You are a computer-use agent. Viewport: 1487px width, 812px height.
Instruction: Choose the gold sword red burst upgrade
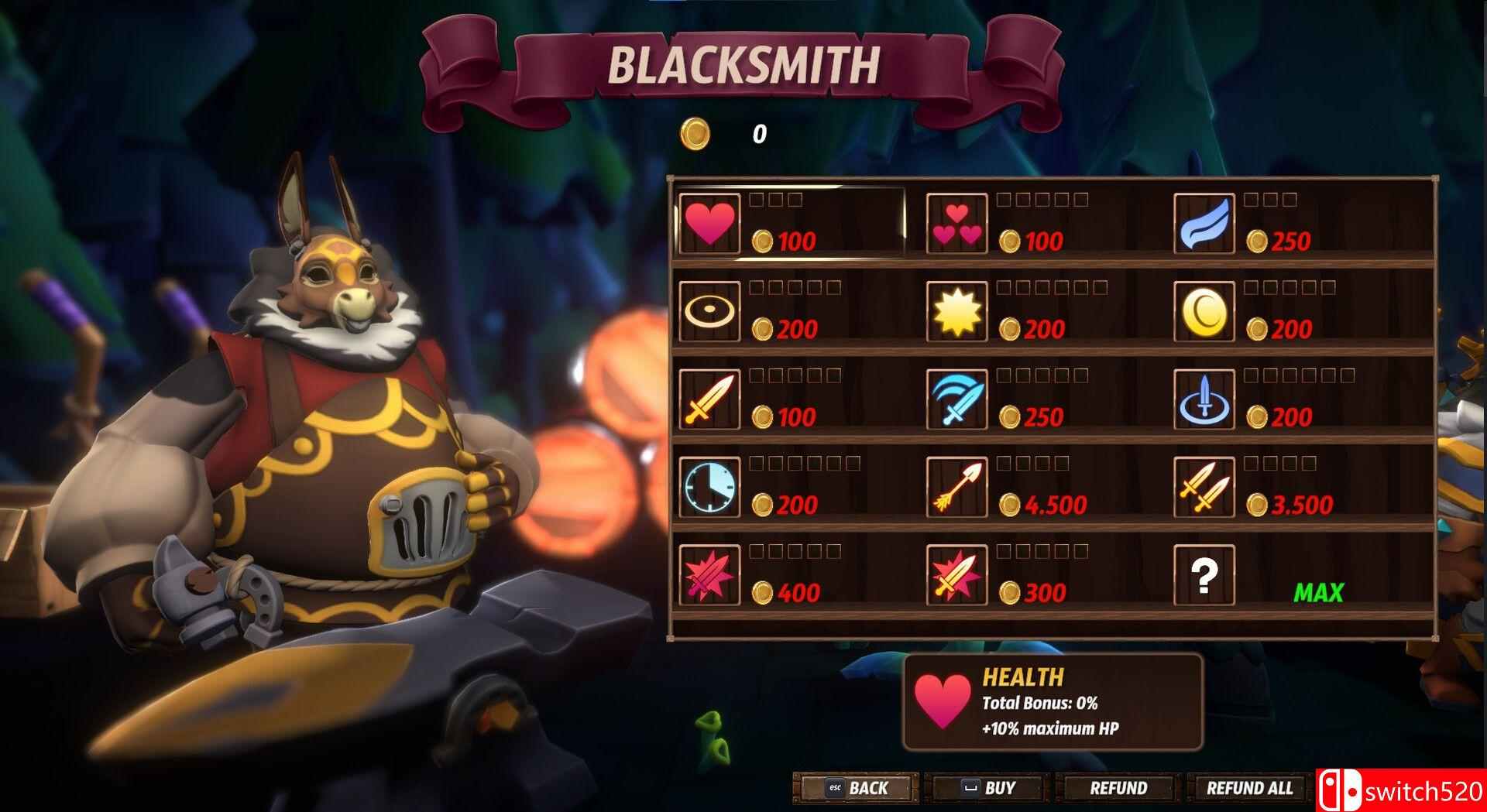tap(956, 574)
